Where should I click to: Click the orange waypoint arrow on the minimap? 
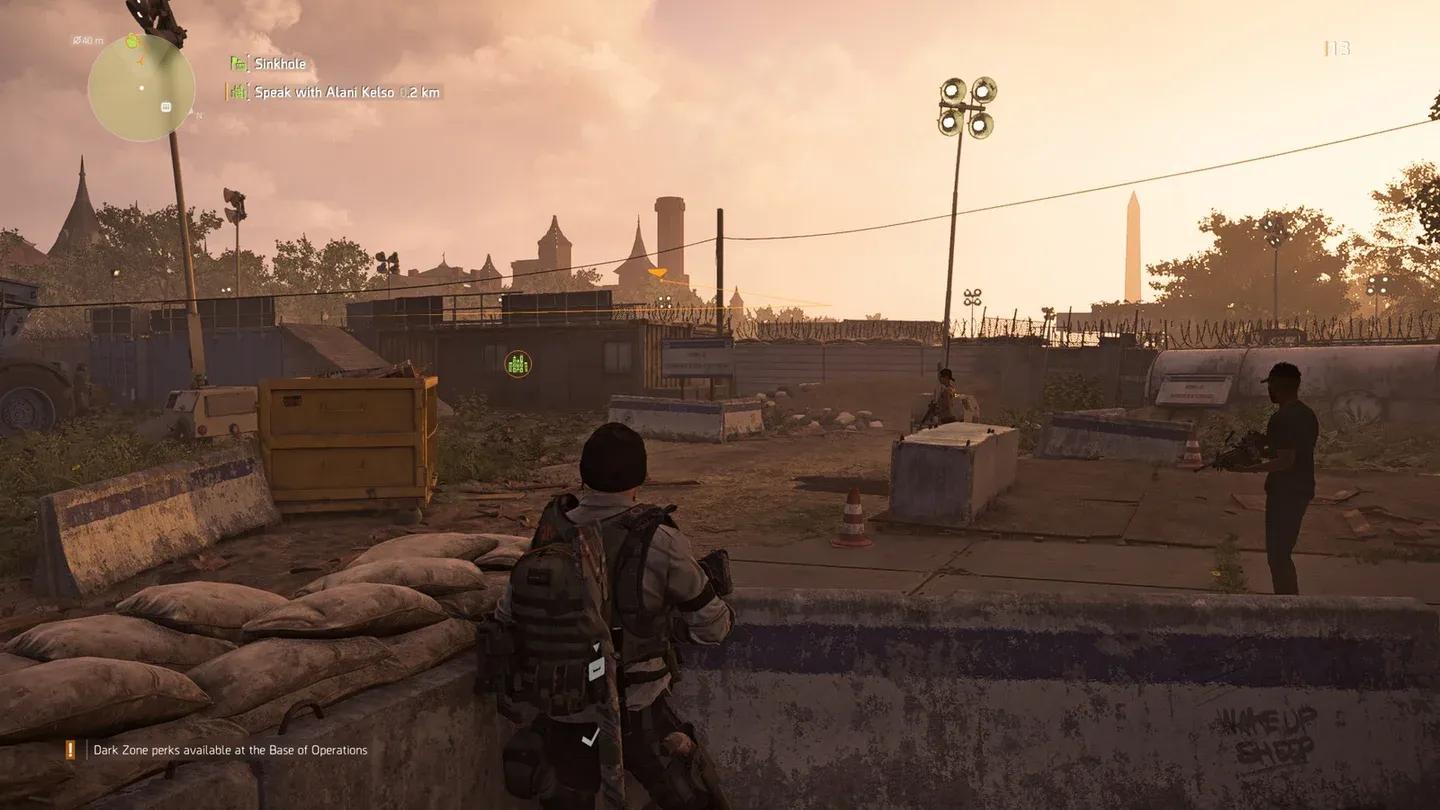[x=140, y=61]
